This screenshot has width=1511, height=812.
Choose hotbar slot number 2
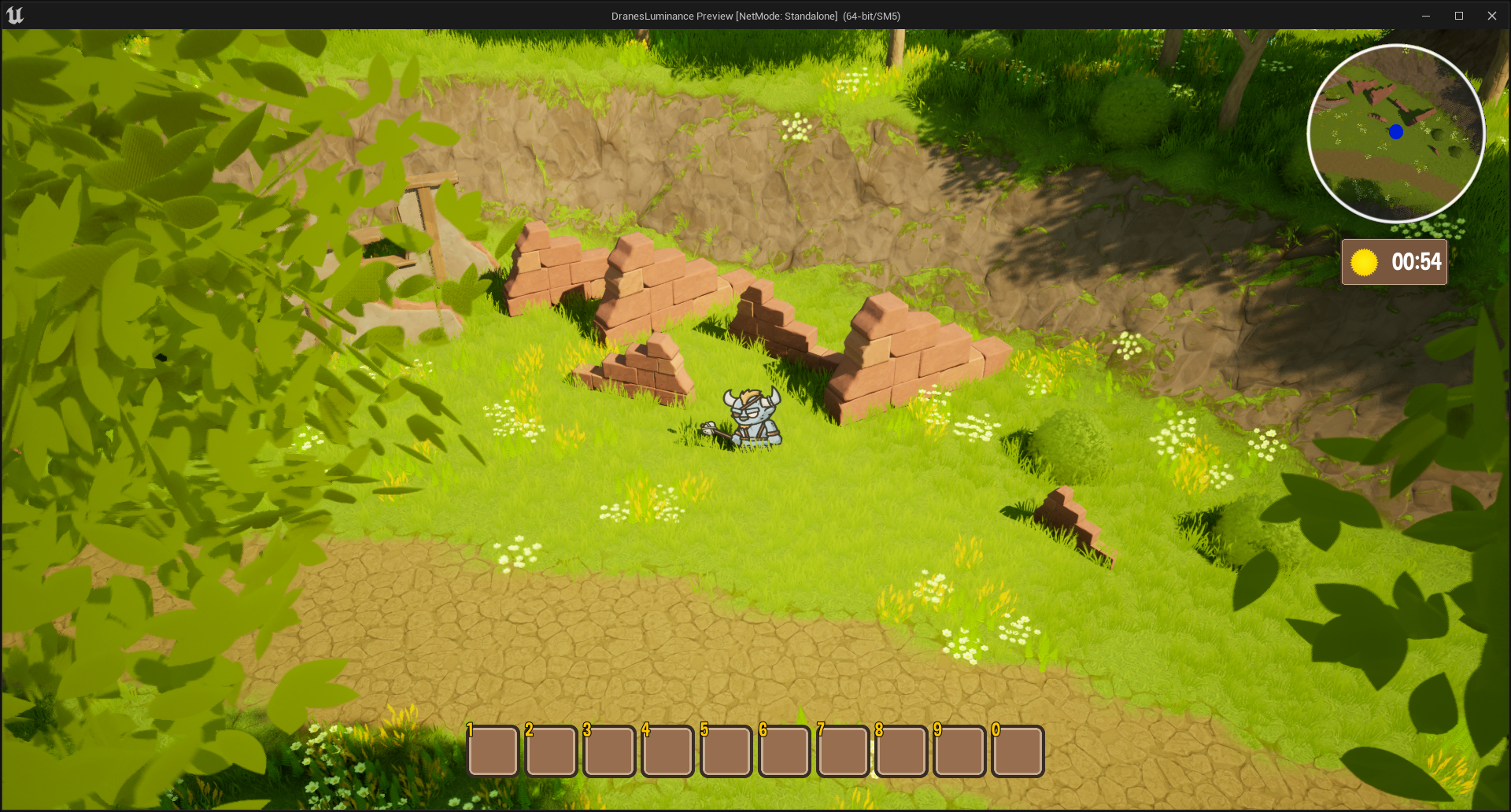tap(551, 751)
